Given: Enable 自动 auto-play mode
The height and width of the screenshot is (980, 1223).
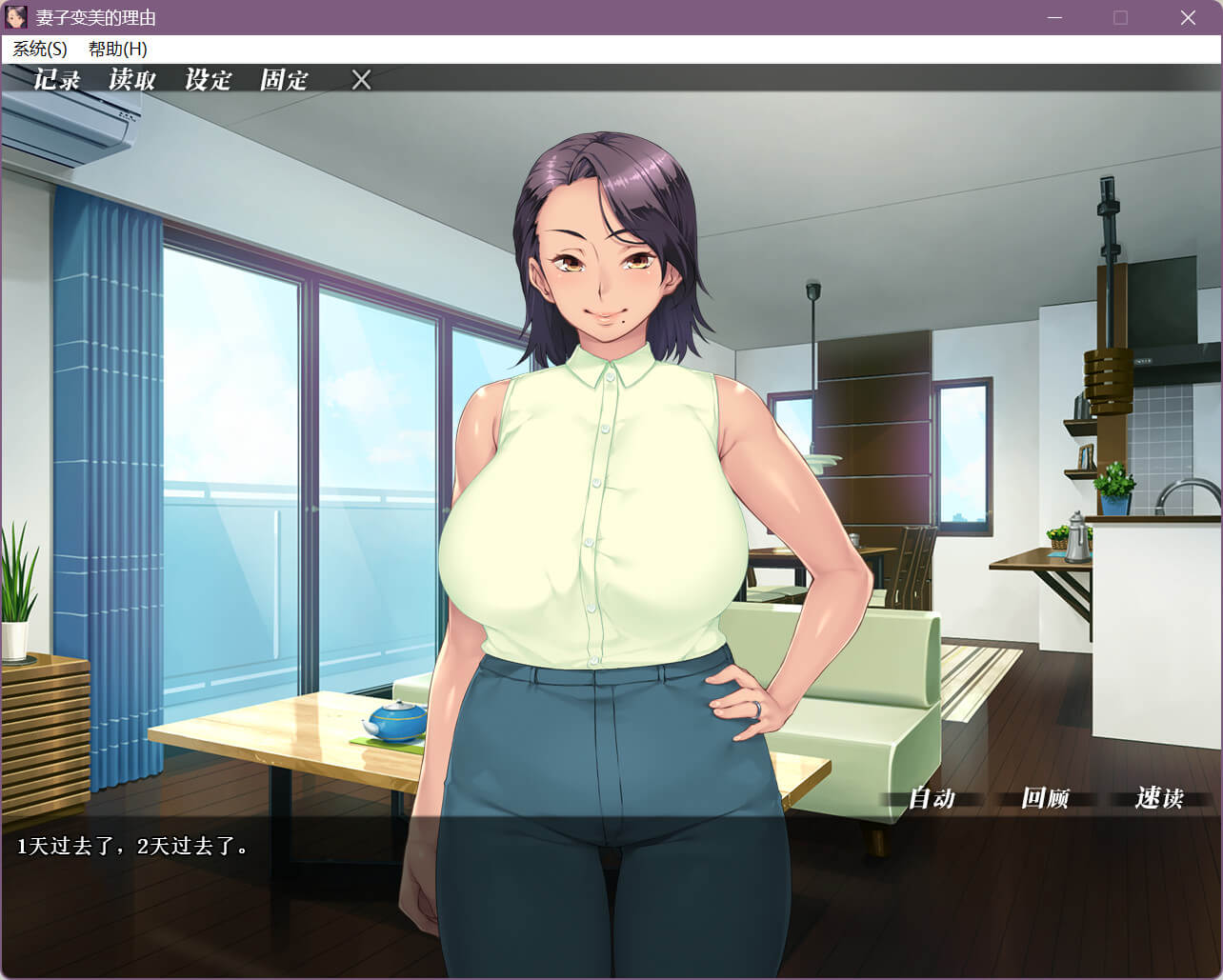Looking at the screenshot, I should click(932, 798).
